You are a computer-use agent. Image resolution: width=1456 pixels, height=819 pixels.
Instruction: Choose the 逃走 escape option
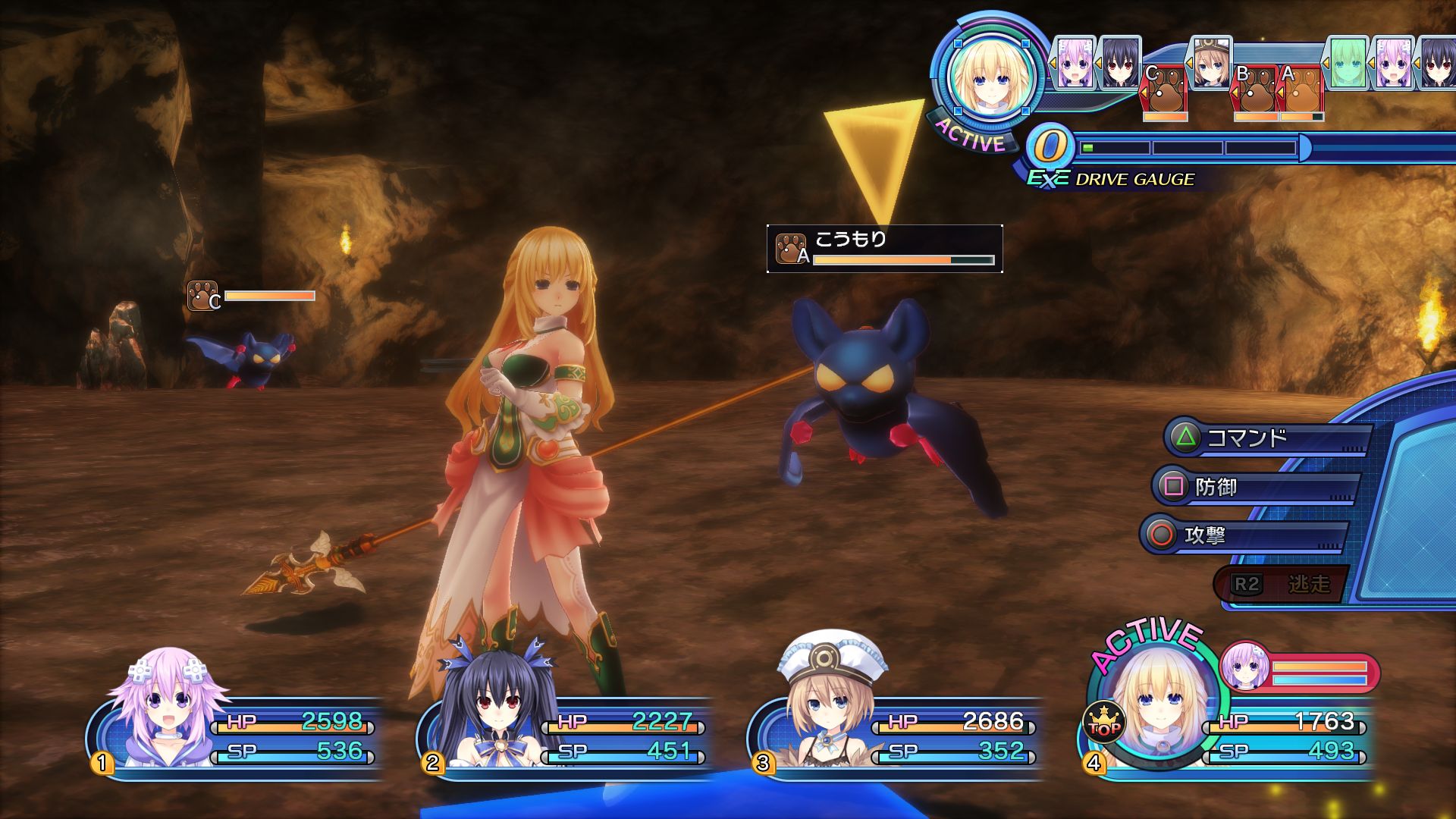pos(1282,584)
